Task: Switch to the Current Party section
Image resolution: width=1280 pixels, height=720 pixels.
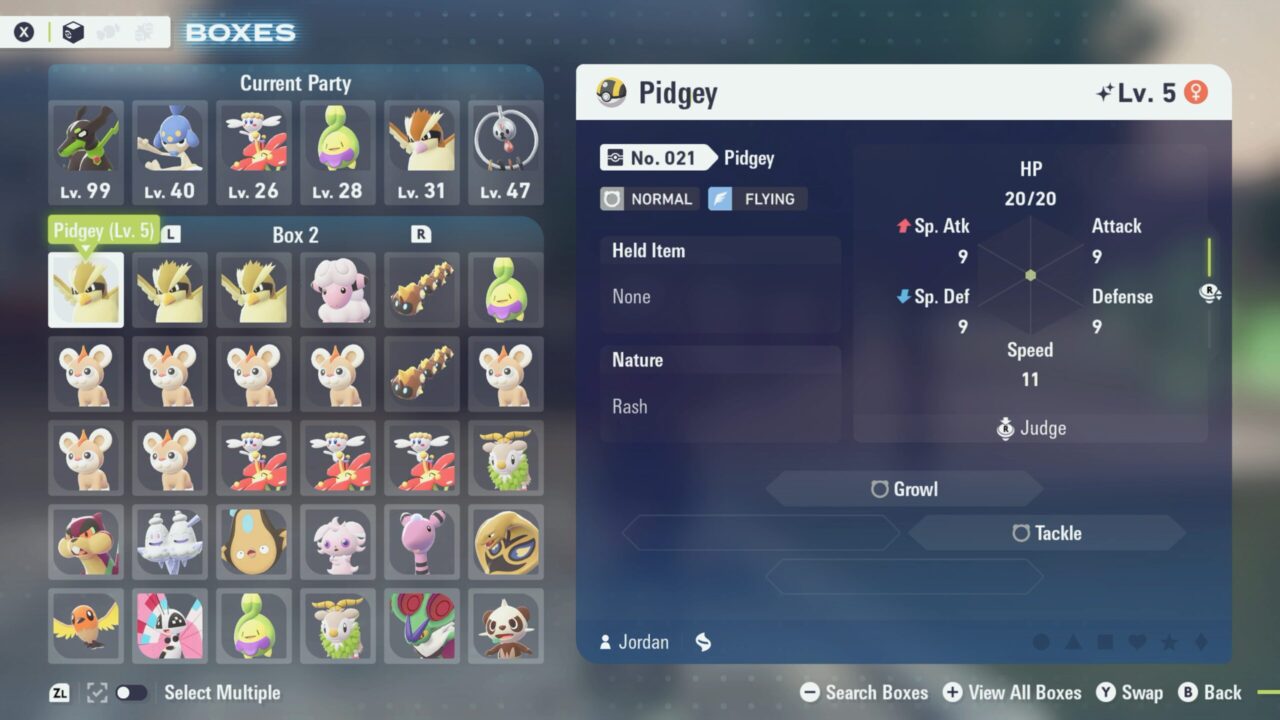Action: [x=295, y=83]
